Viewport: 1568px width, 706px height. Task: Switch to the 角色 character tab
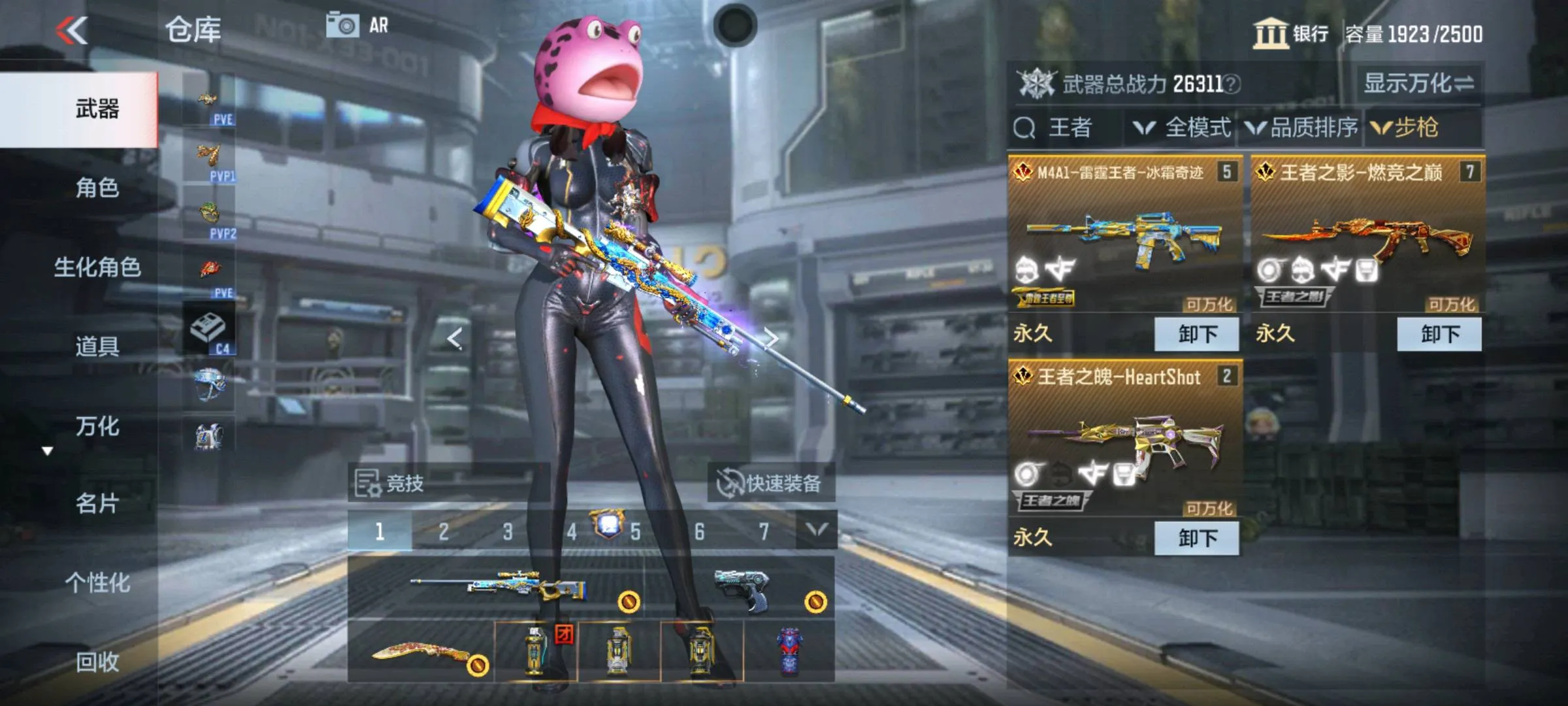point(97,188)
